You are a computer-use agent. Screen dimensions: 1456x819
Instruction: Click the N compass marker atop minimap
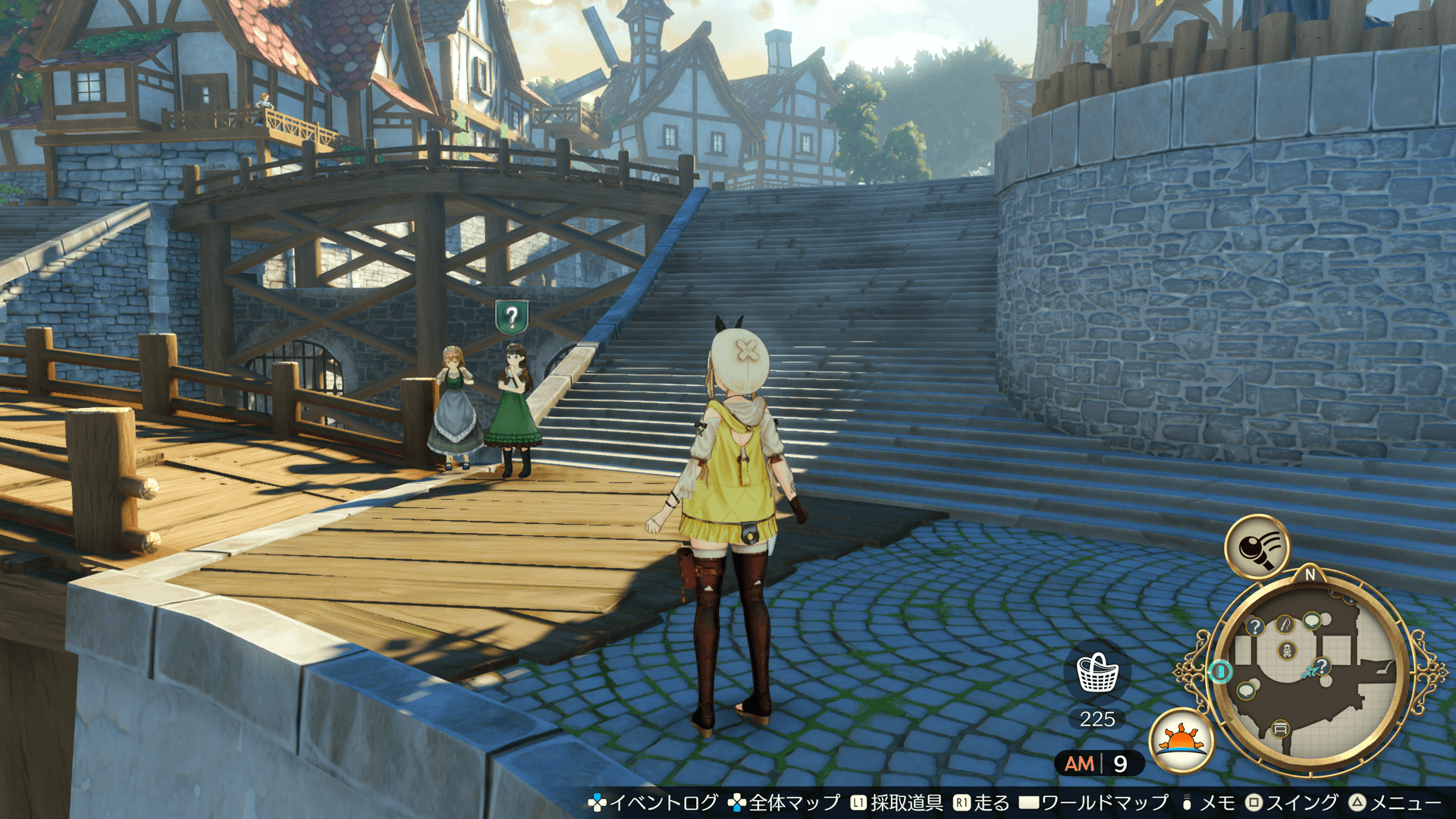tap(1310, 575)
